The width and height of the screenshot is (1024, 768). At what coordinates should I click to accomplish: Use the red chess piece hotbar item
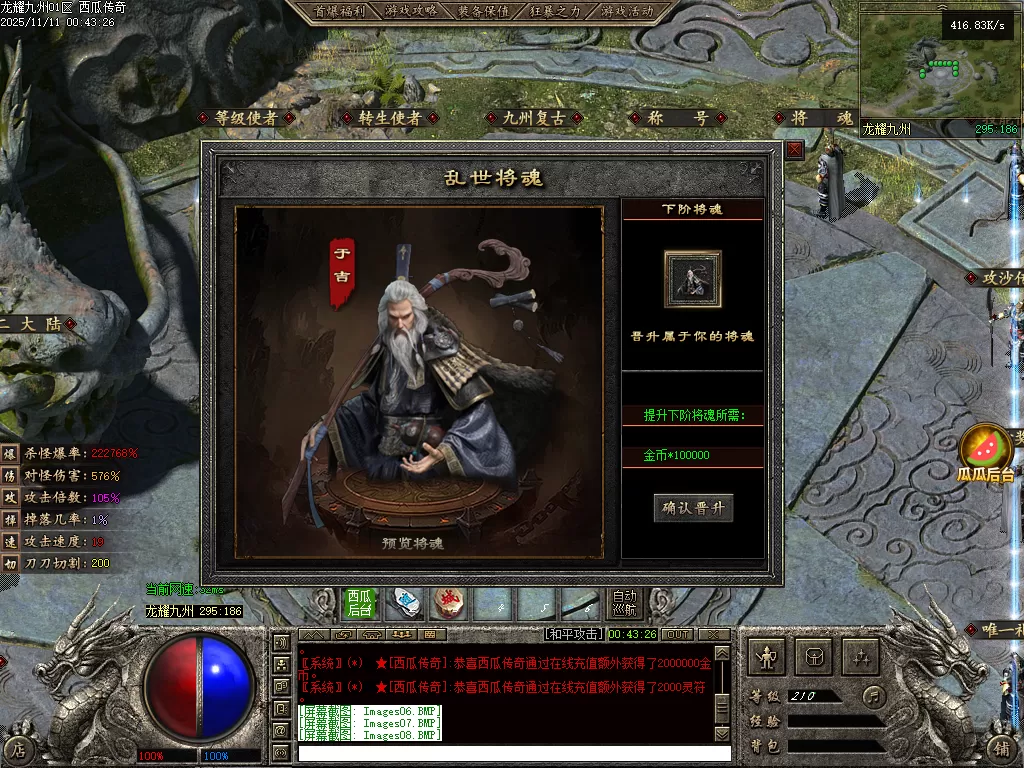449,603
